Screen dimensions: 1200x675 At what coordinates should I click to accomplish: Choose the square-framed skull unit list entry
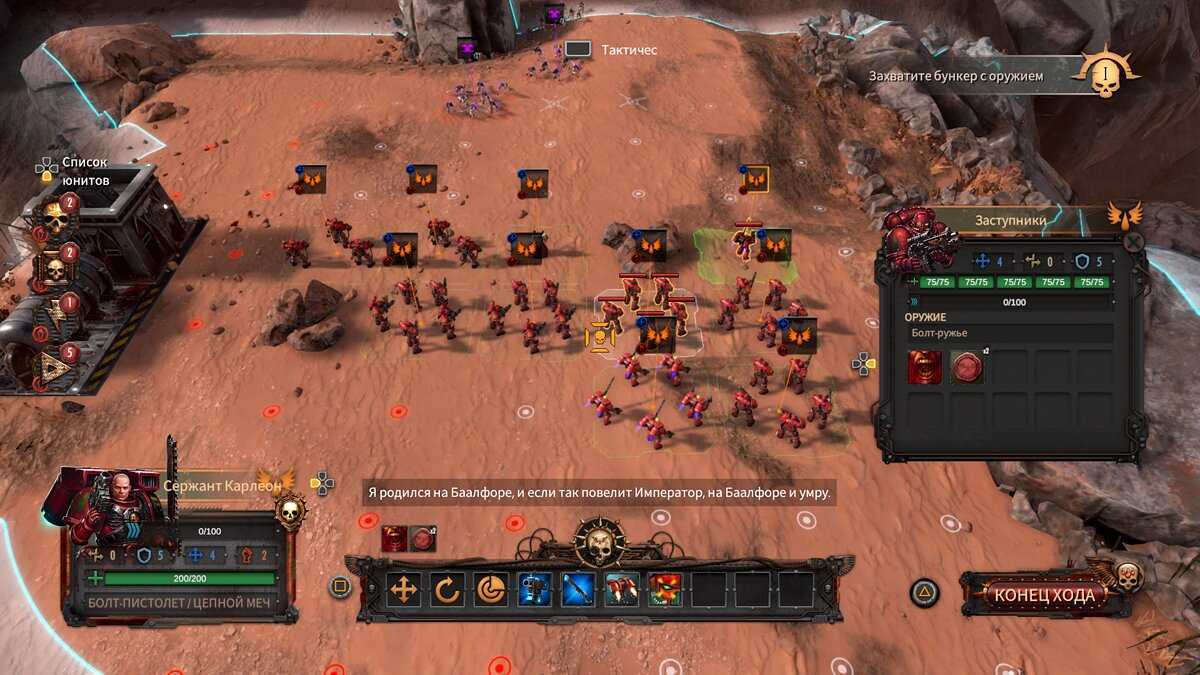pos(54,268)
